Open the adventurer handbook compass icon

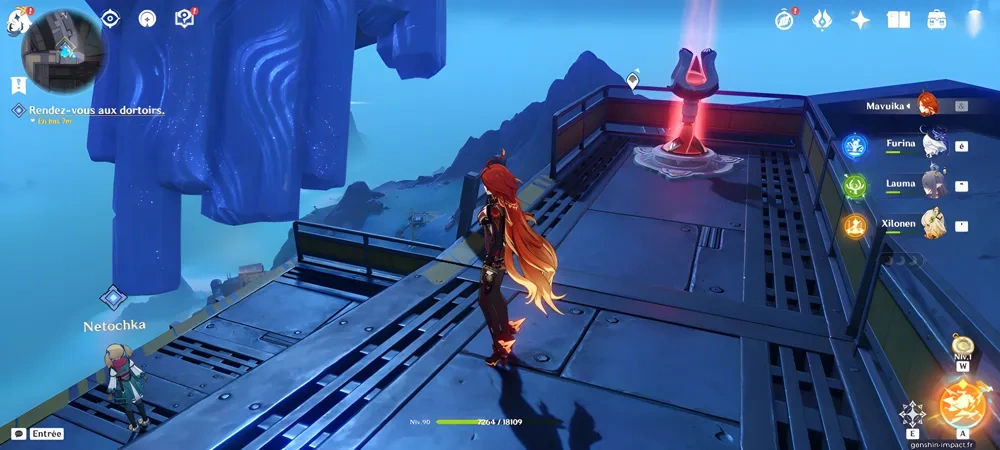[x=784, y=19]
